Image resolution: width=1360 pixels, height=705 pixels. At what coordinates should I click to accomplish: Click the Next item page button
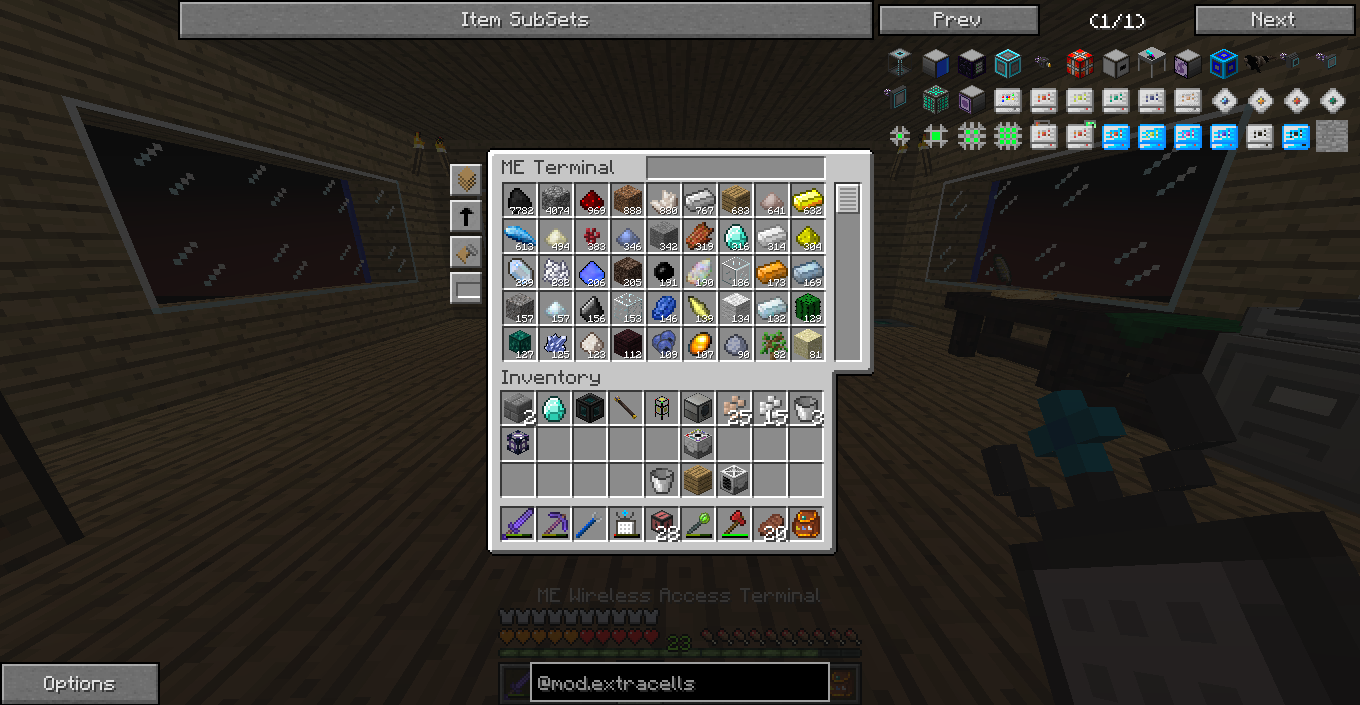click(1272, 20)
